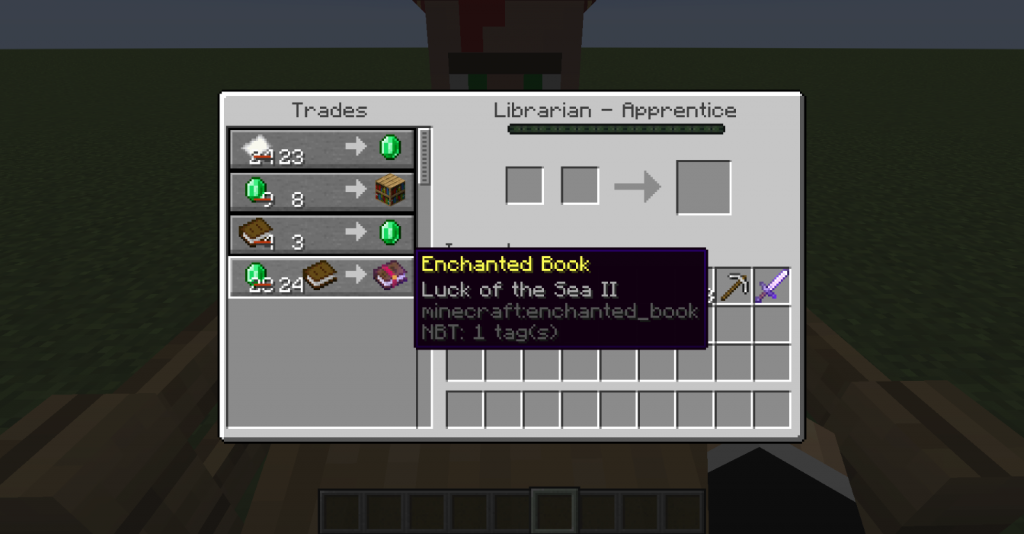Select the pickaxe inventory slot

click(x=735, y=286)
